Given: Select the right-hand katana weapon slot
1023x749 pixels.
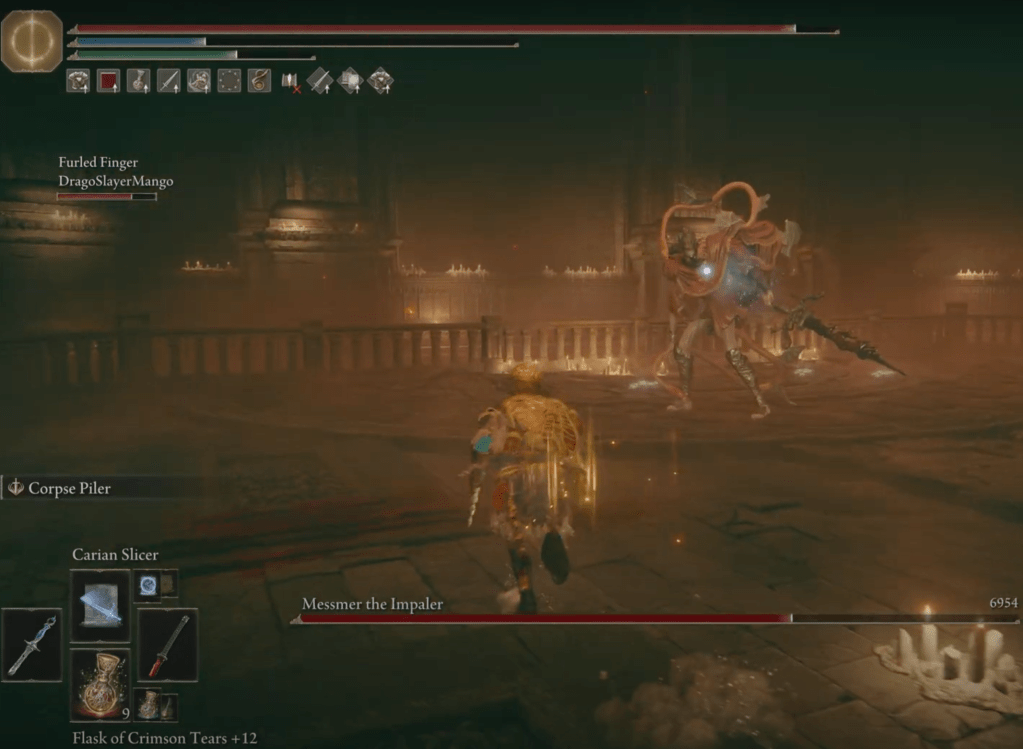Looking at the screenshot, I should pyautogui.click(x=167, y=644).
